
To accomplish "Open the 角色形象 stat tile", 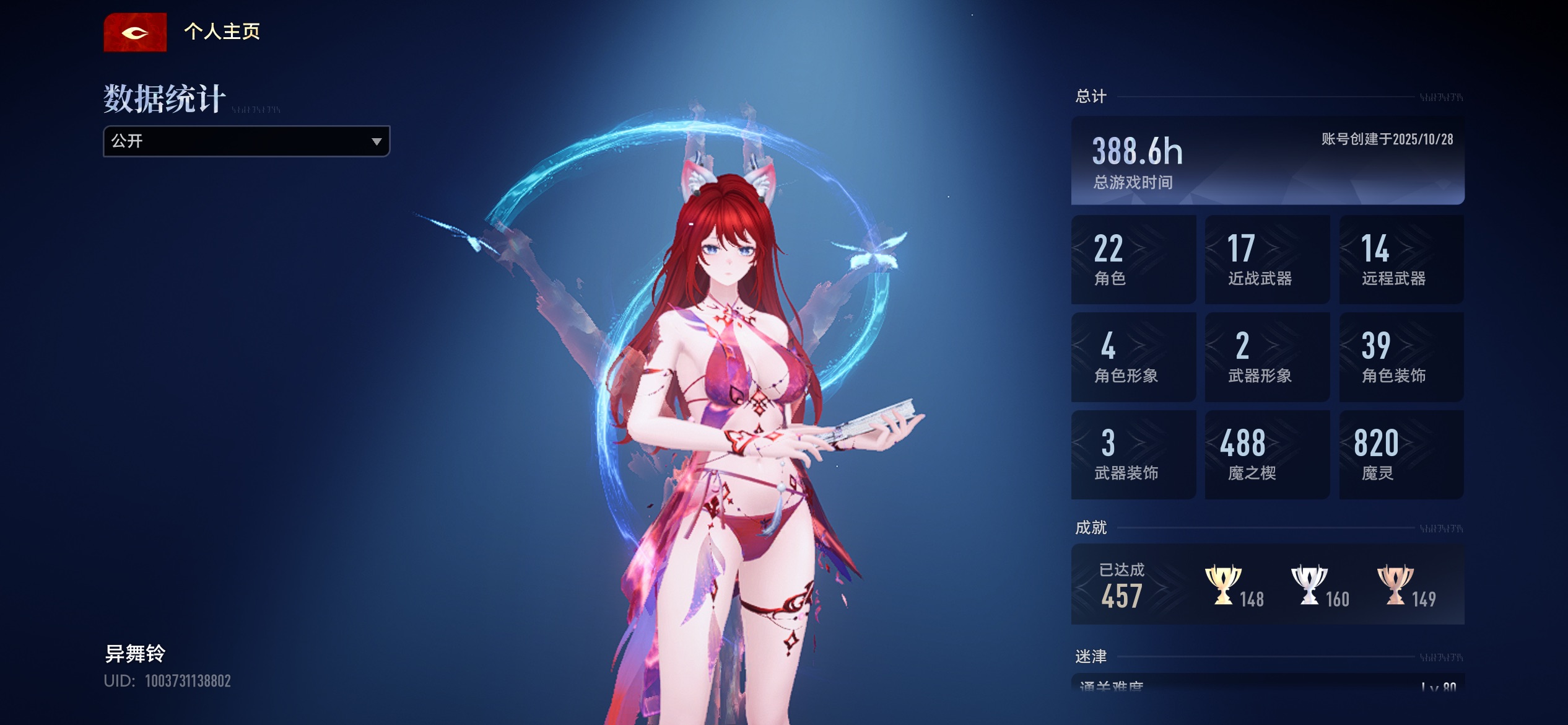I will click(1133, 357).
